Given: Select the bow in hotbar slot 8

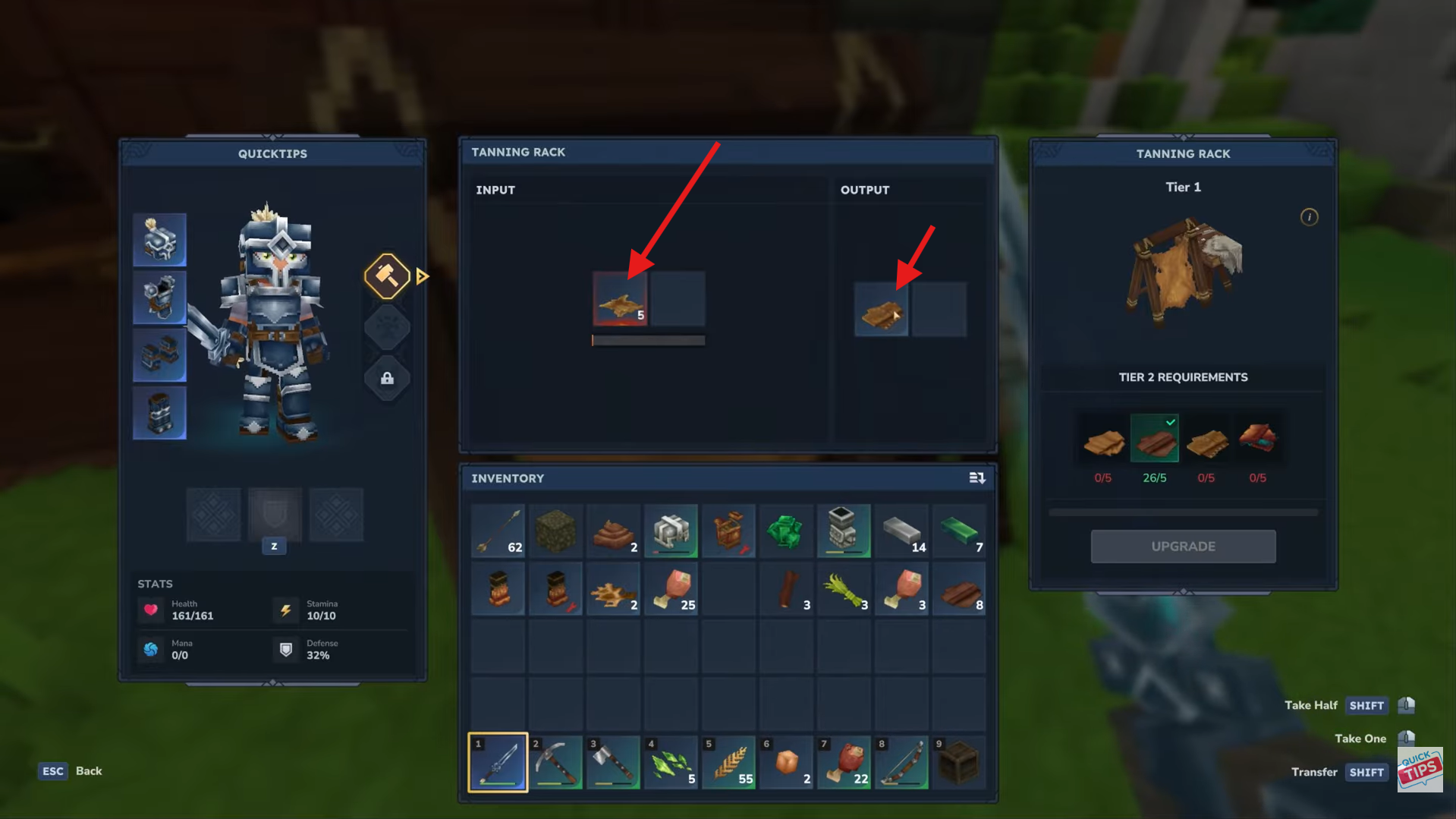Looking at the screenshot, I should (x=901, y=762).
